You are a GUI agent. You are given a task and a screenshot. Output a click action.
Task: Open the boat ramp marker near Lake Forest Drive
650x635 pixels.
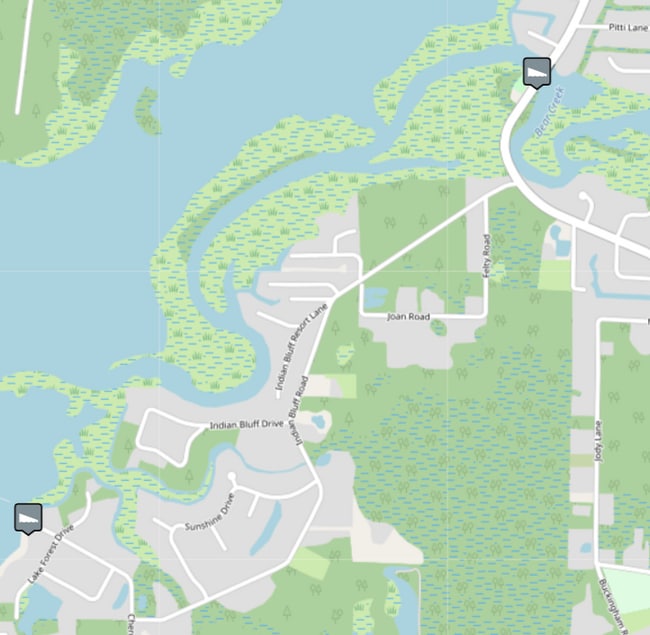pos(28,518)
